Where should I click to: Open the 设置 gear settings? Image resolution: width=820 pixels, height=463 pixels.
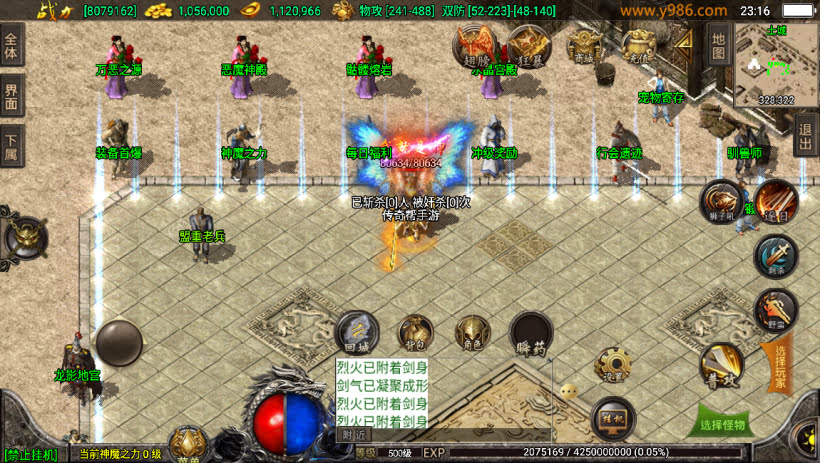pyautogui.click(x=611, y=365)
